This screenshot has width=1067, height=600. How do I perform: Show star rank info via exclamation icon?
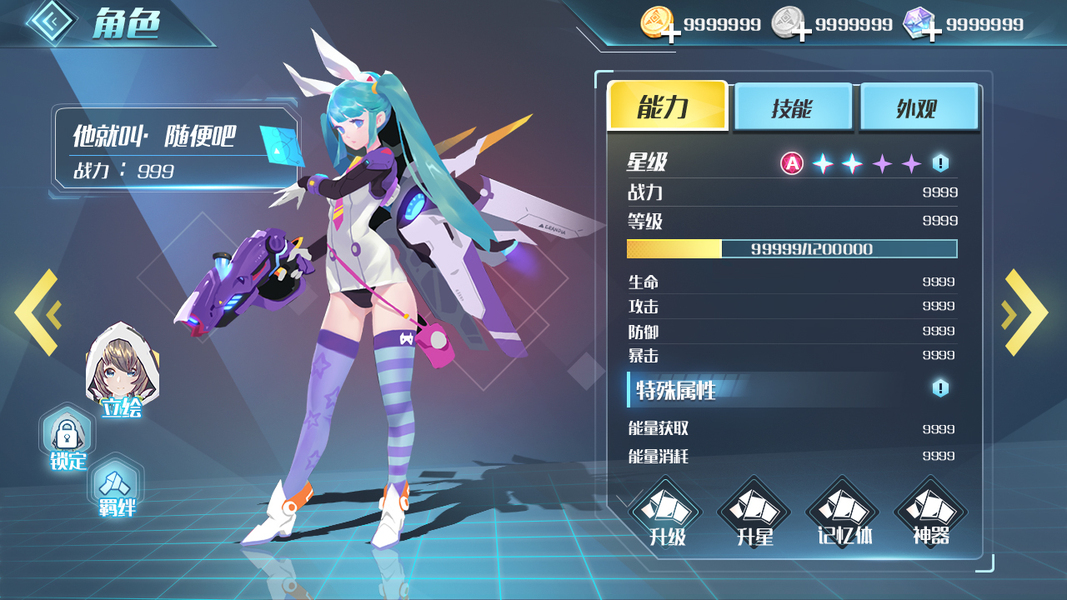[940, 163]
